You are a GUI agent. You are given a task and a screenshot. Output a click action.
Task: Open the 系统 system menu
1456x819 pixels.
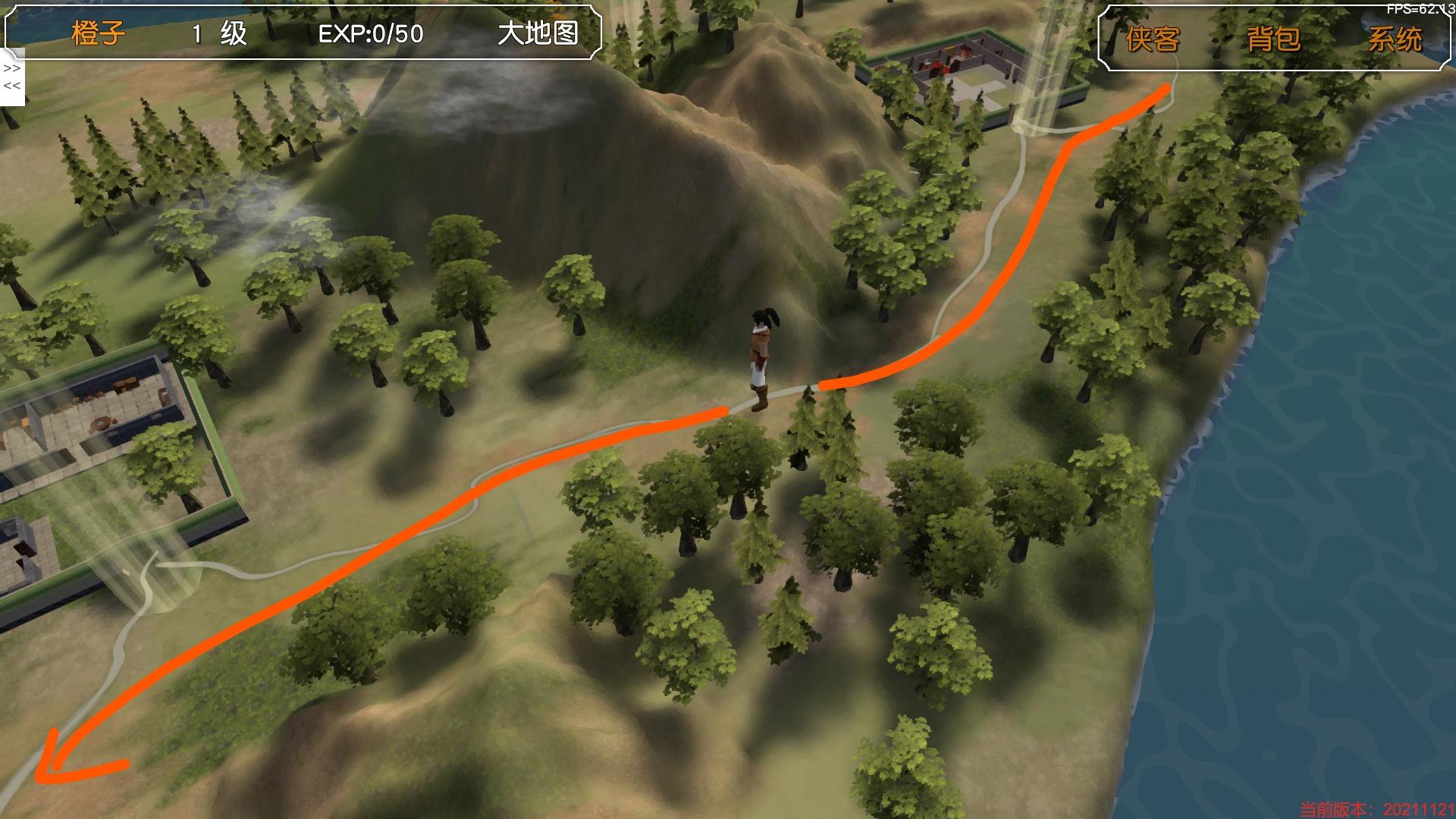[1395, 39]
